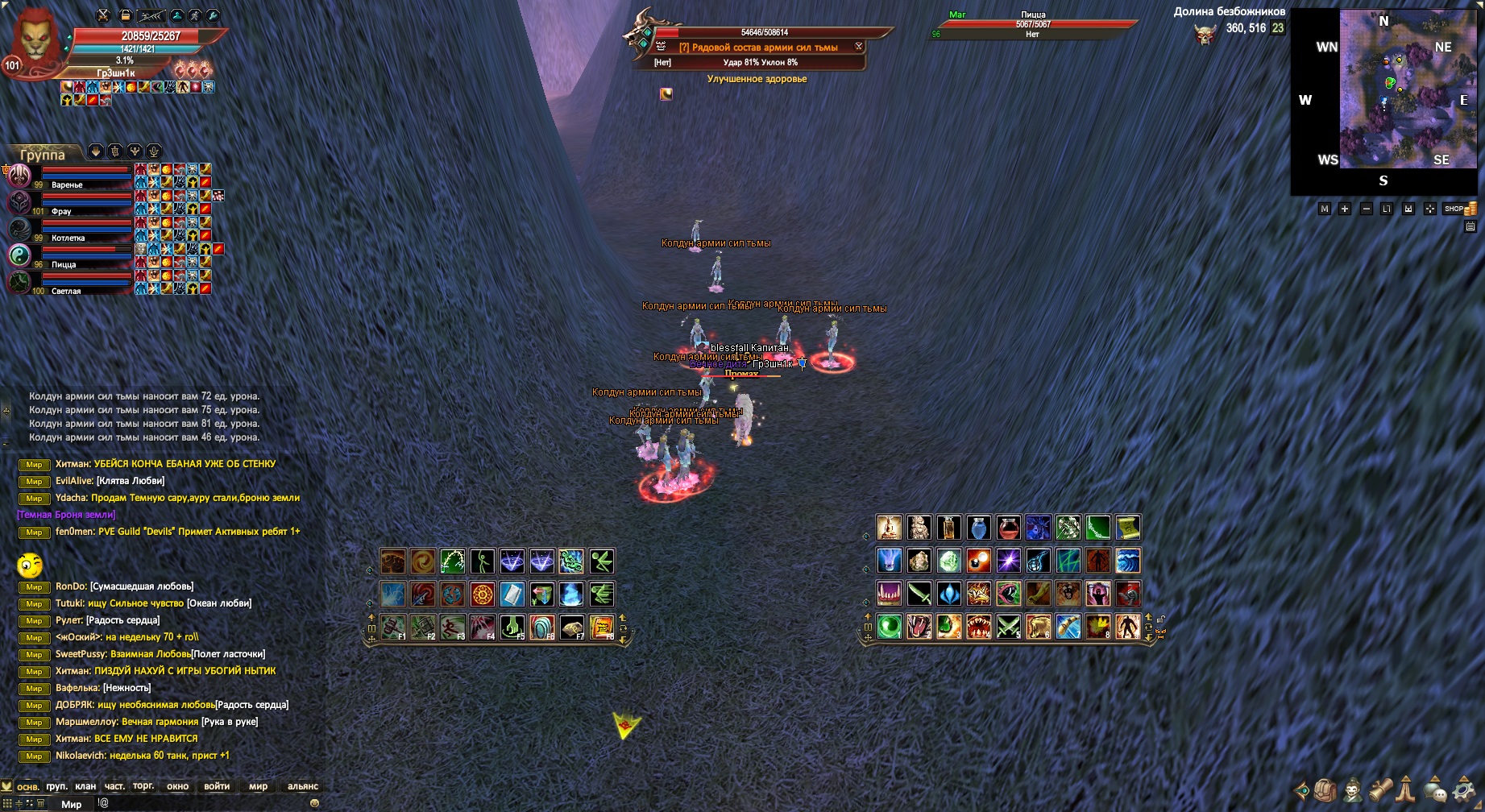The width and height of the screenshot is (1485, 812).
Task: Open the world map with M button
Action: pyautogui.click(x=1324, y=209)
